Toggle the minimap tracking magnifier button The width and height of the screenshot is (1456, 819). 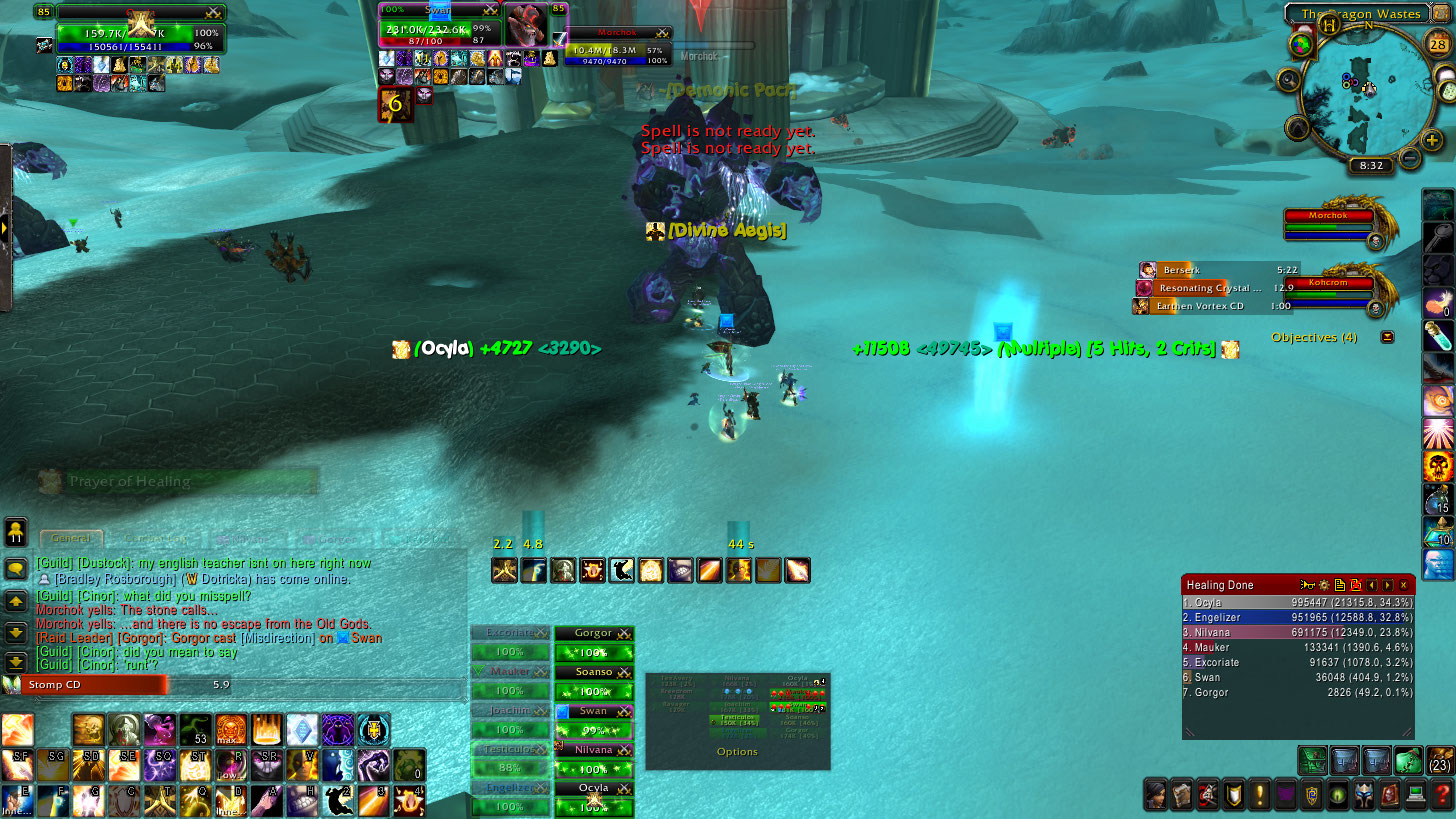coord(1287,79)
